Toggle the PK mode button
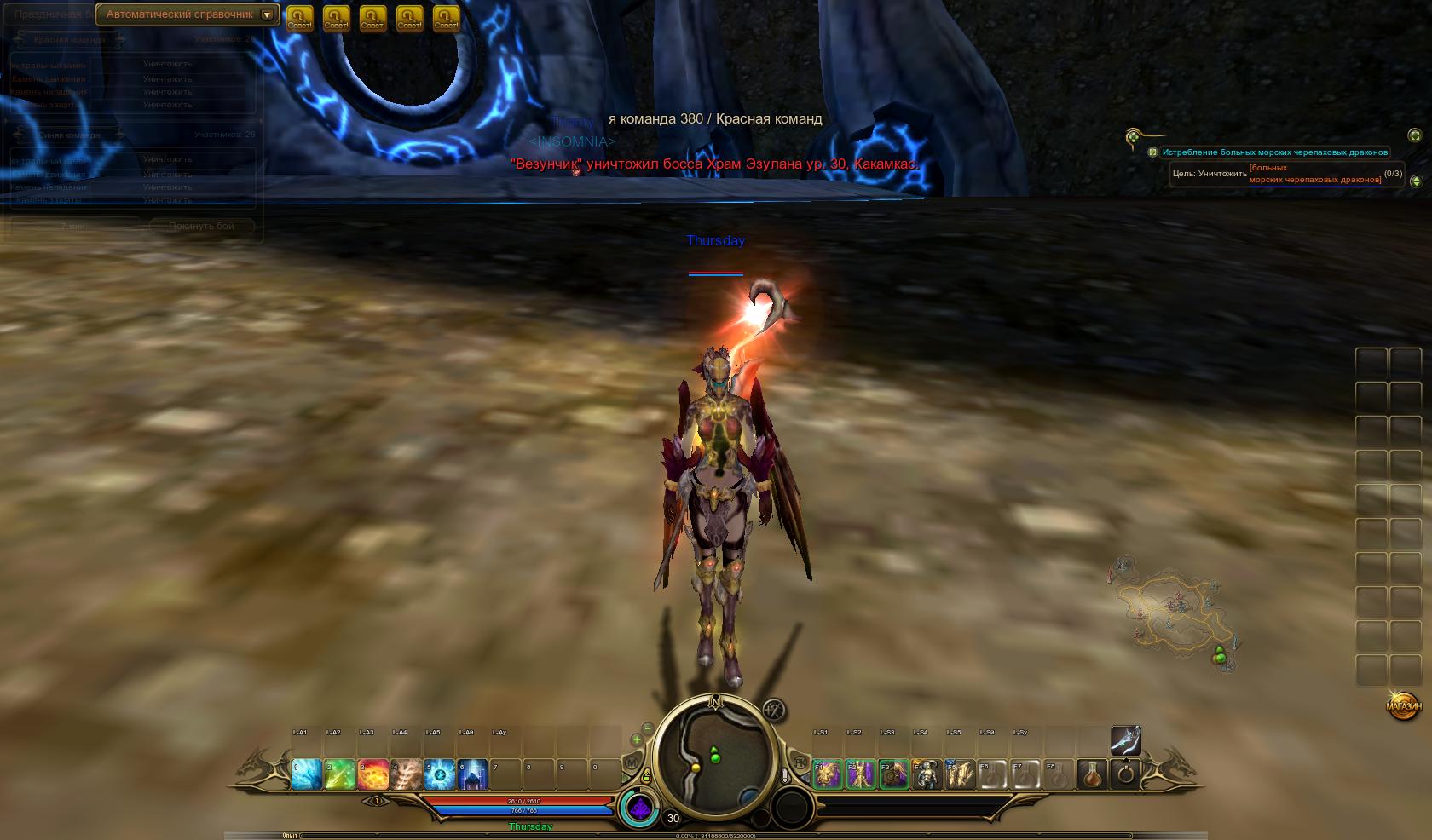Viewport: 1432px width, 840px height. pyautogui.click(x=800, y=761)
